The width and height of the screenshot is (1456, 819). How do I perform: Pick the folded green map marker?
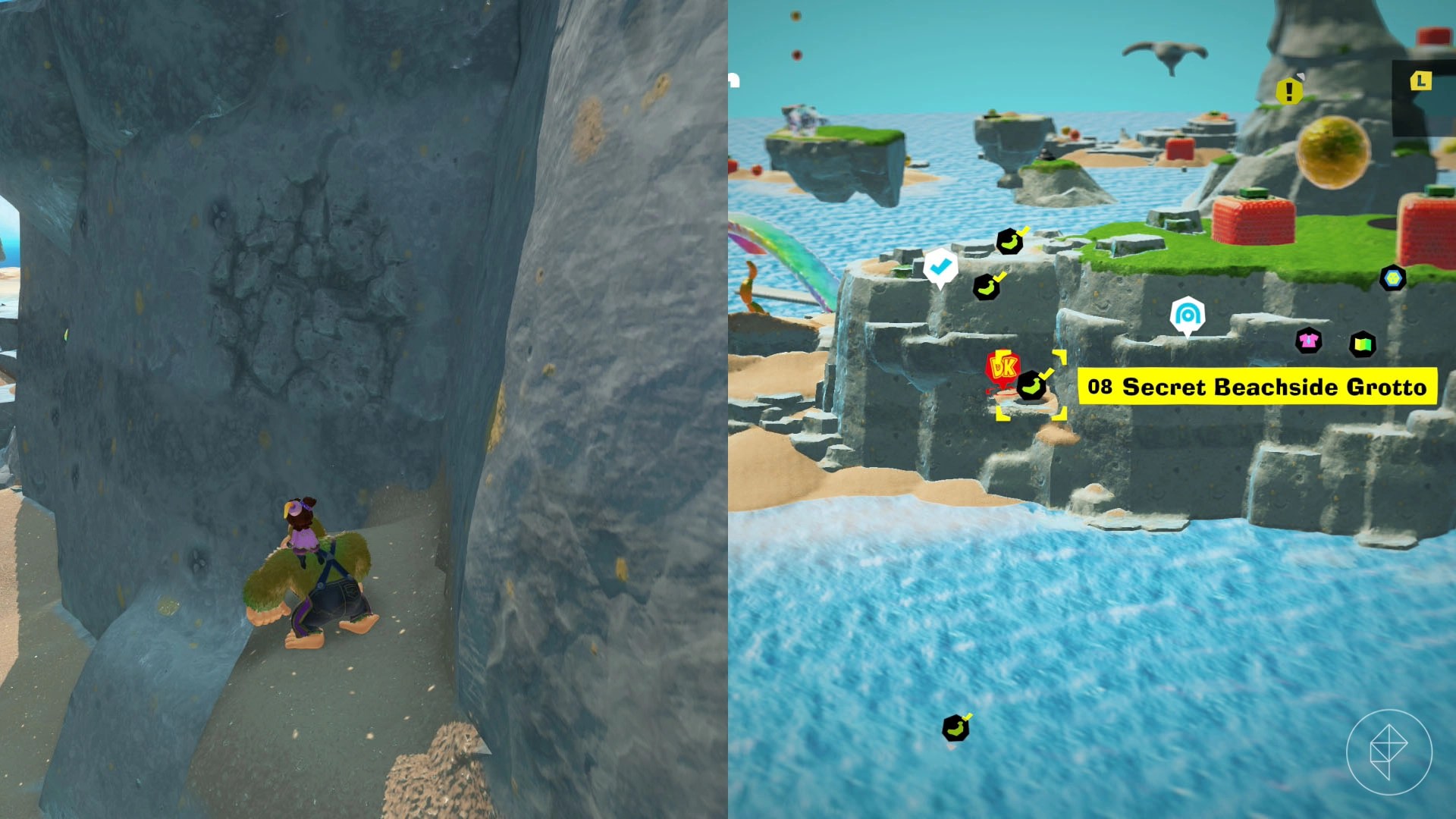[1363, 345]
